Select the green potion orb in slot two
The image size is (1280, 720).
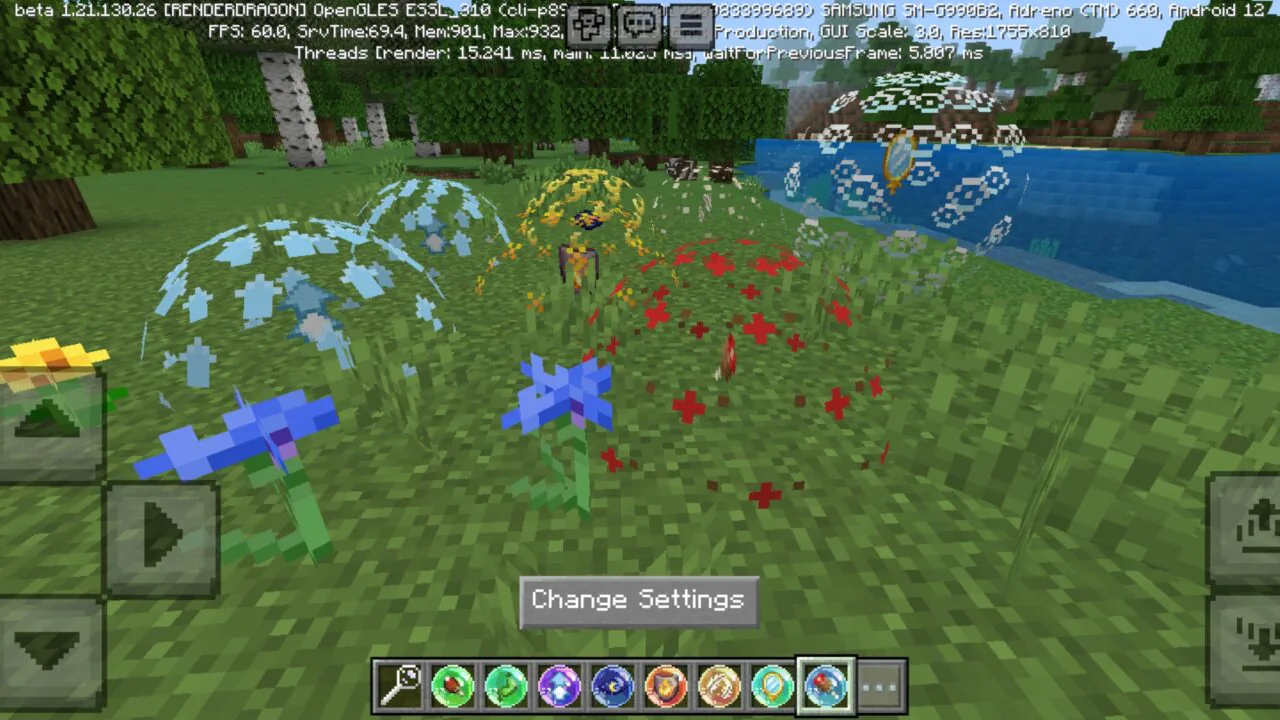453,684
